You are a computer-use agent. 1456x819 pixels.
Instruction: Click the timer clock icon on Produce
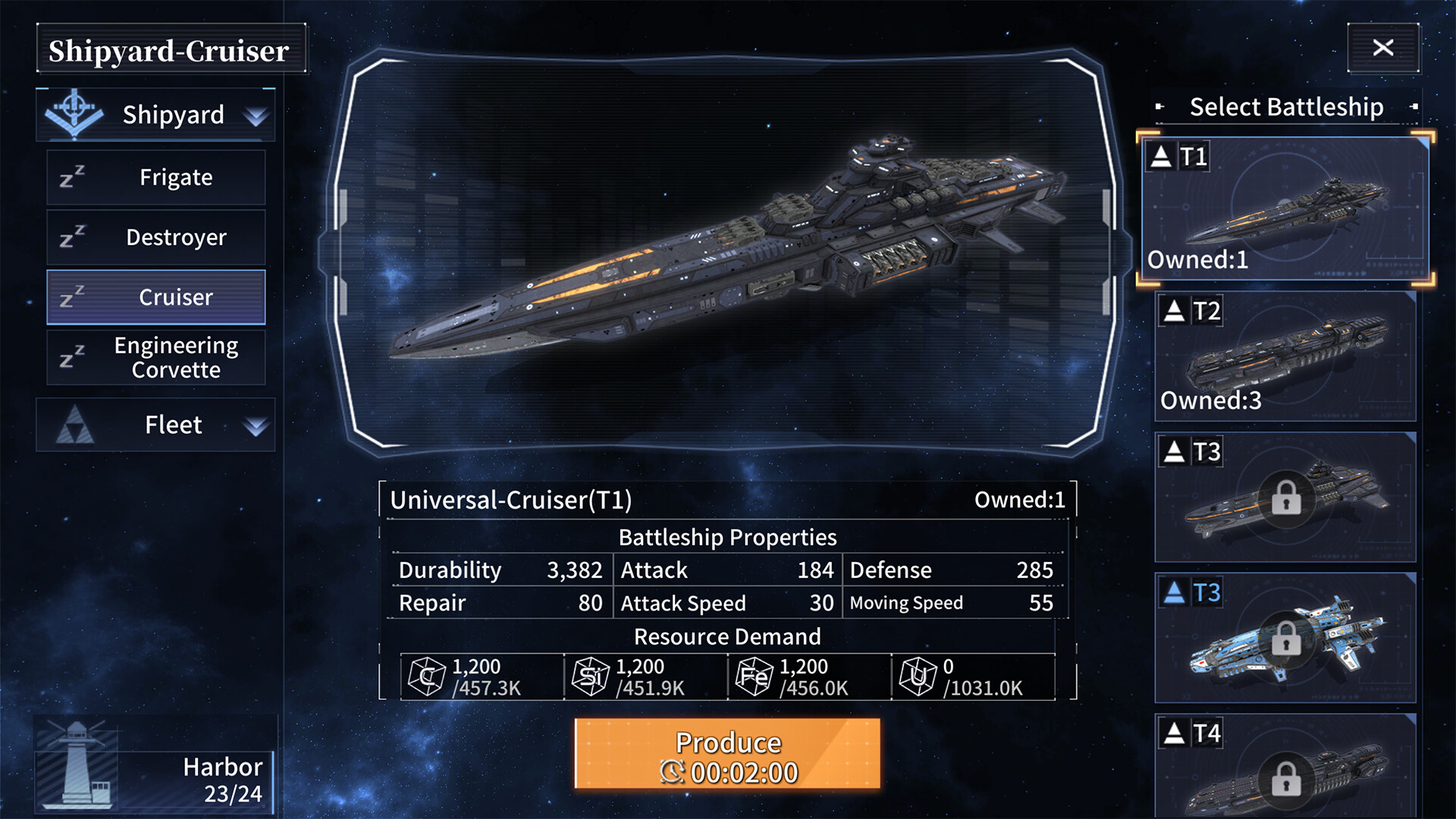click(672, 773)
